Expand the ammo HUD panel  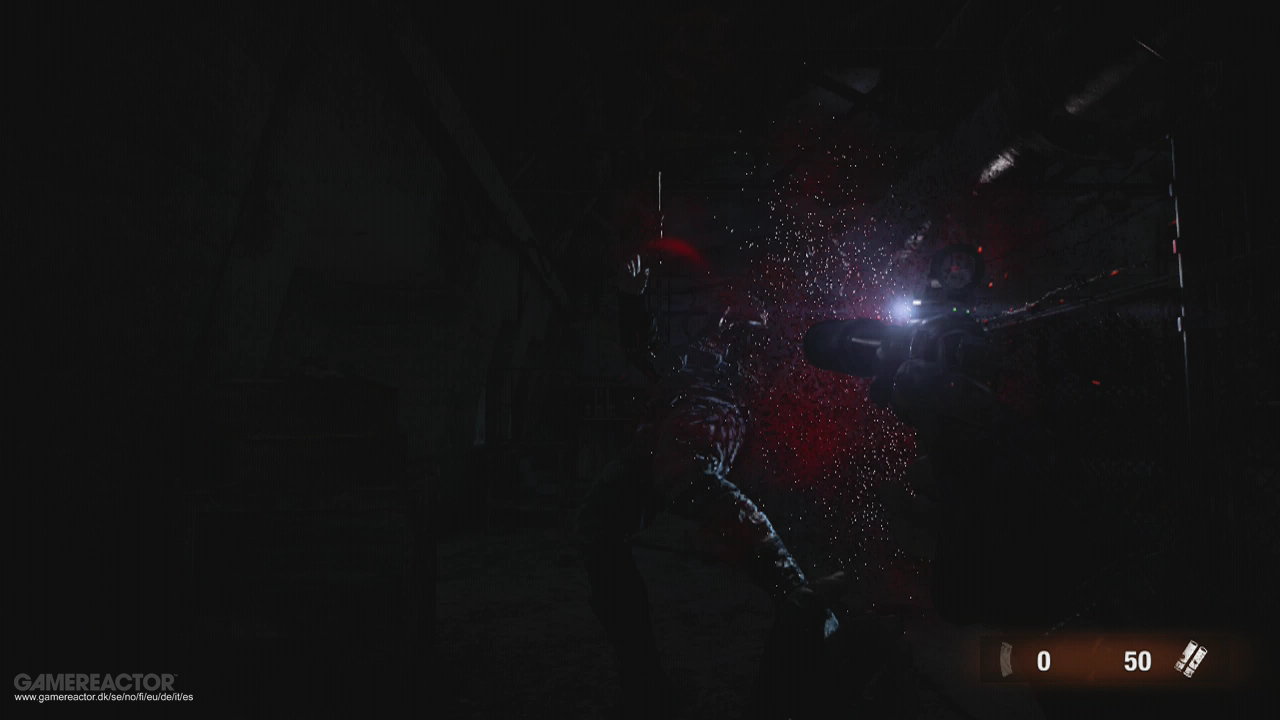tap(1090, 660)
